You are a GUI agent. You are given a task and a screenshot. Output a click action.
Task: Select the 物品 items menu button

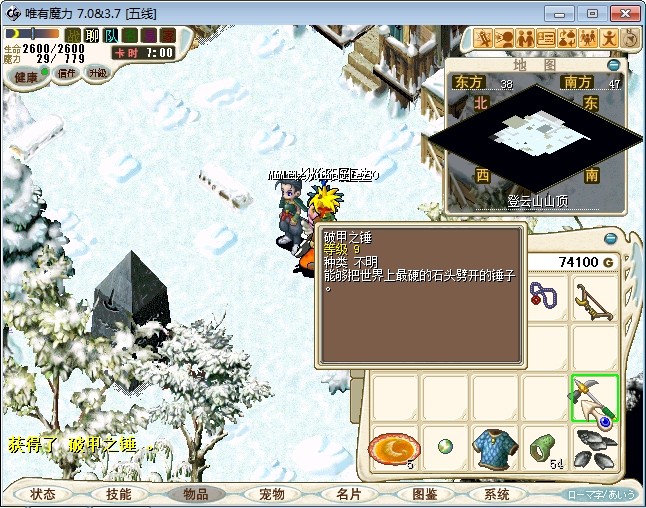(x=195, y=494)
